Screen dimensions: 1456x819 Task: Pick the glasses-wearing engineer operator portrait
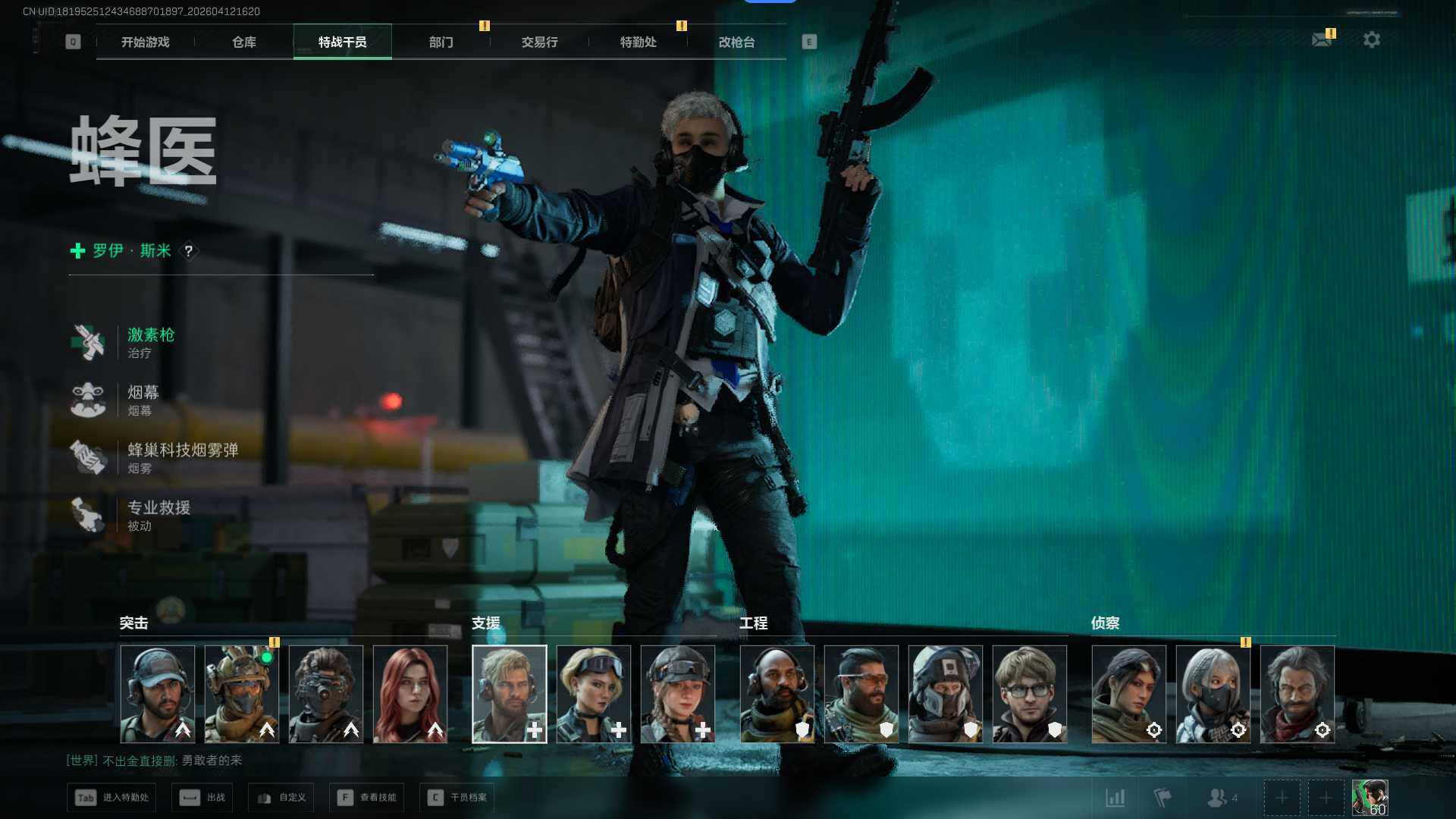point(1029,693)
